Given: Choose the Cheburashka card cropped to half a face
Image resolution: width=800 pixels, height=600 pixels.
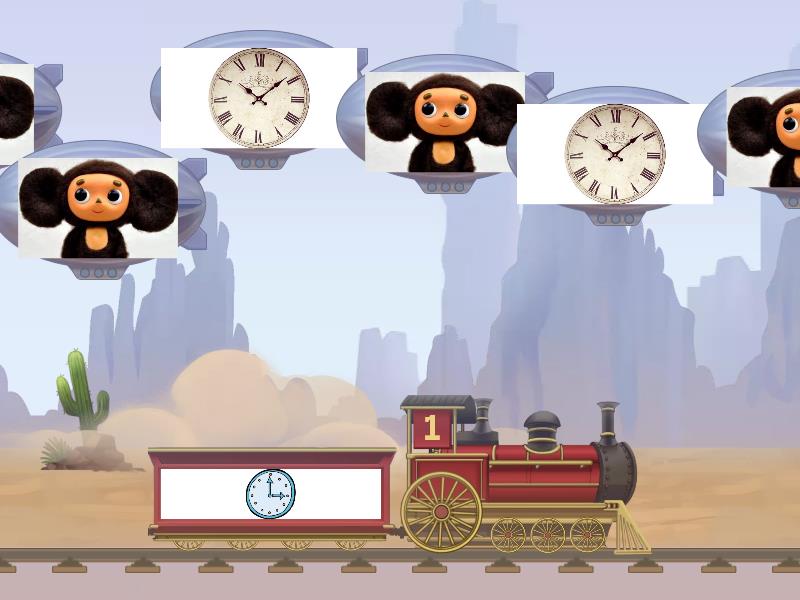Looking at the screenshot, I should 764,137.
